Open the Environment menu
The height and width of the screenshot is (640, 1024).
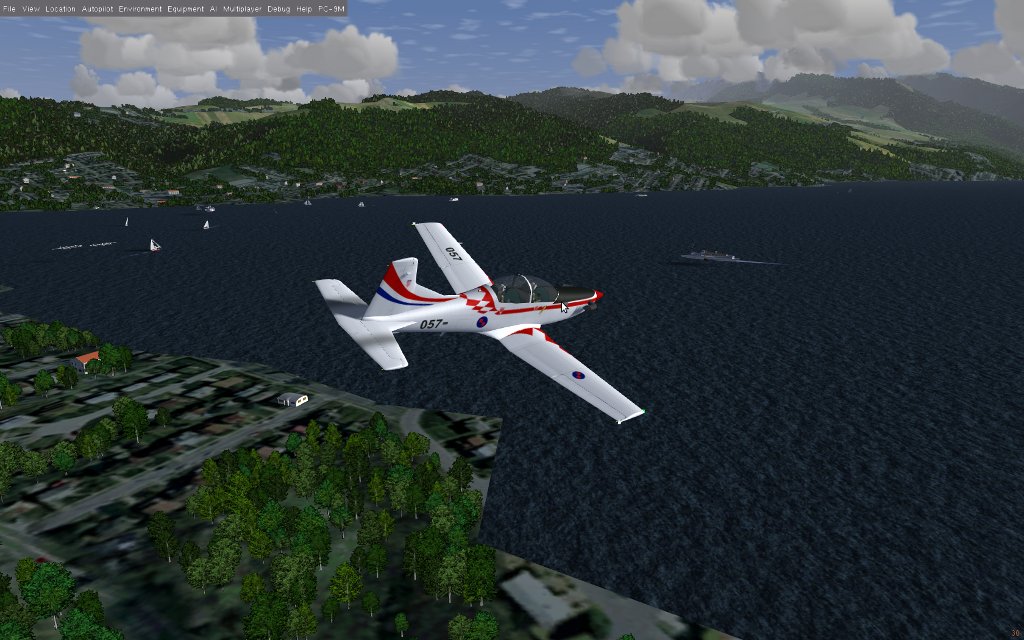[x=139, y=8]
